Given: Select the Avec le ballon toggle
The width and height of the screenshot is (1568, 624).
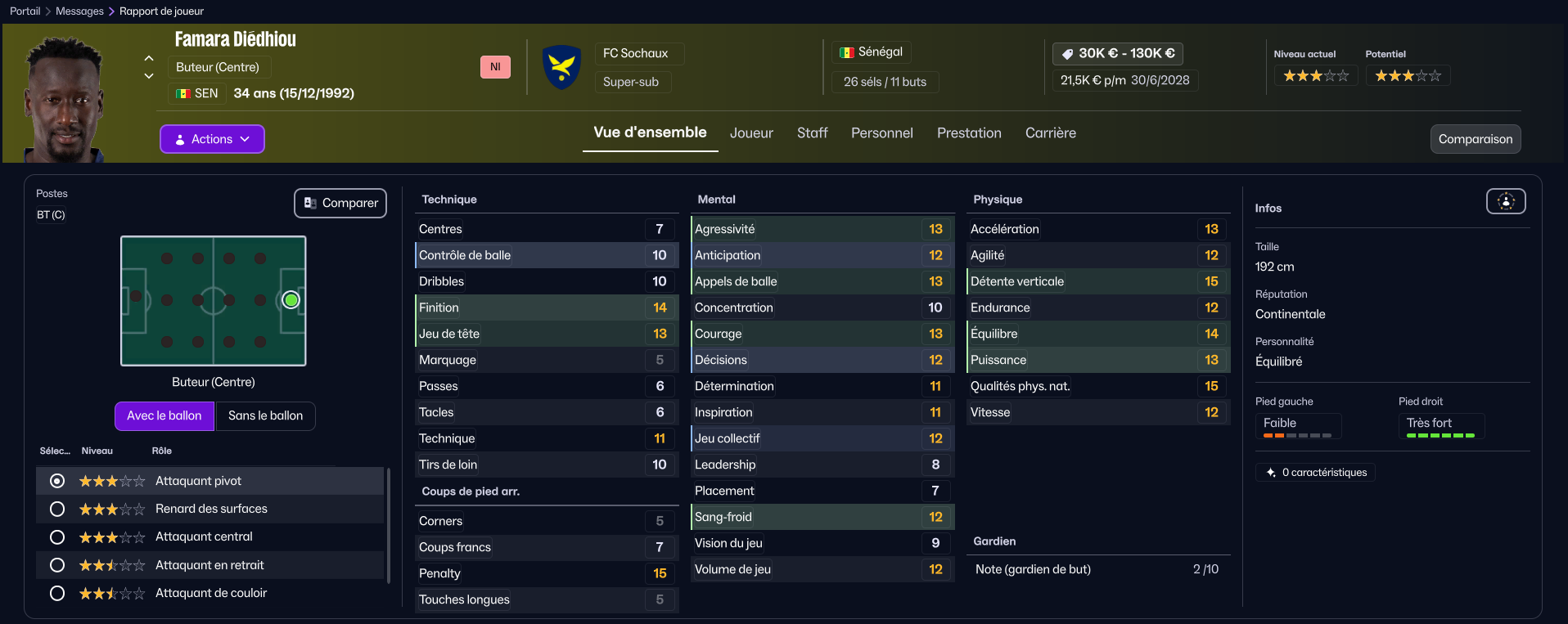Looking at the screenshot, I should pyautogui.click(x=164, y=415).
